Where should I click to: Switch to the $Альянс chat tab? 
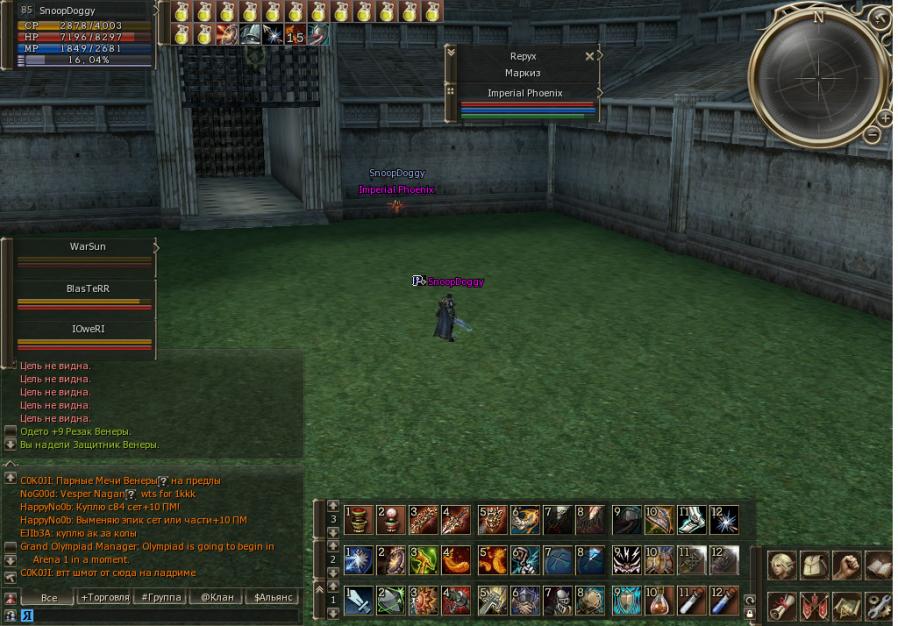coord(274,597)
